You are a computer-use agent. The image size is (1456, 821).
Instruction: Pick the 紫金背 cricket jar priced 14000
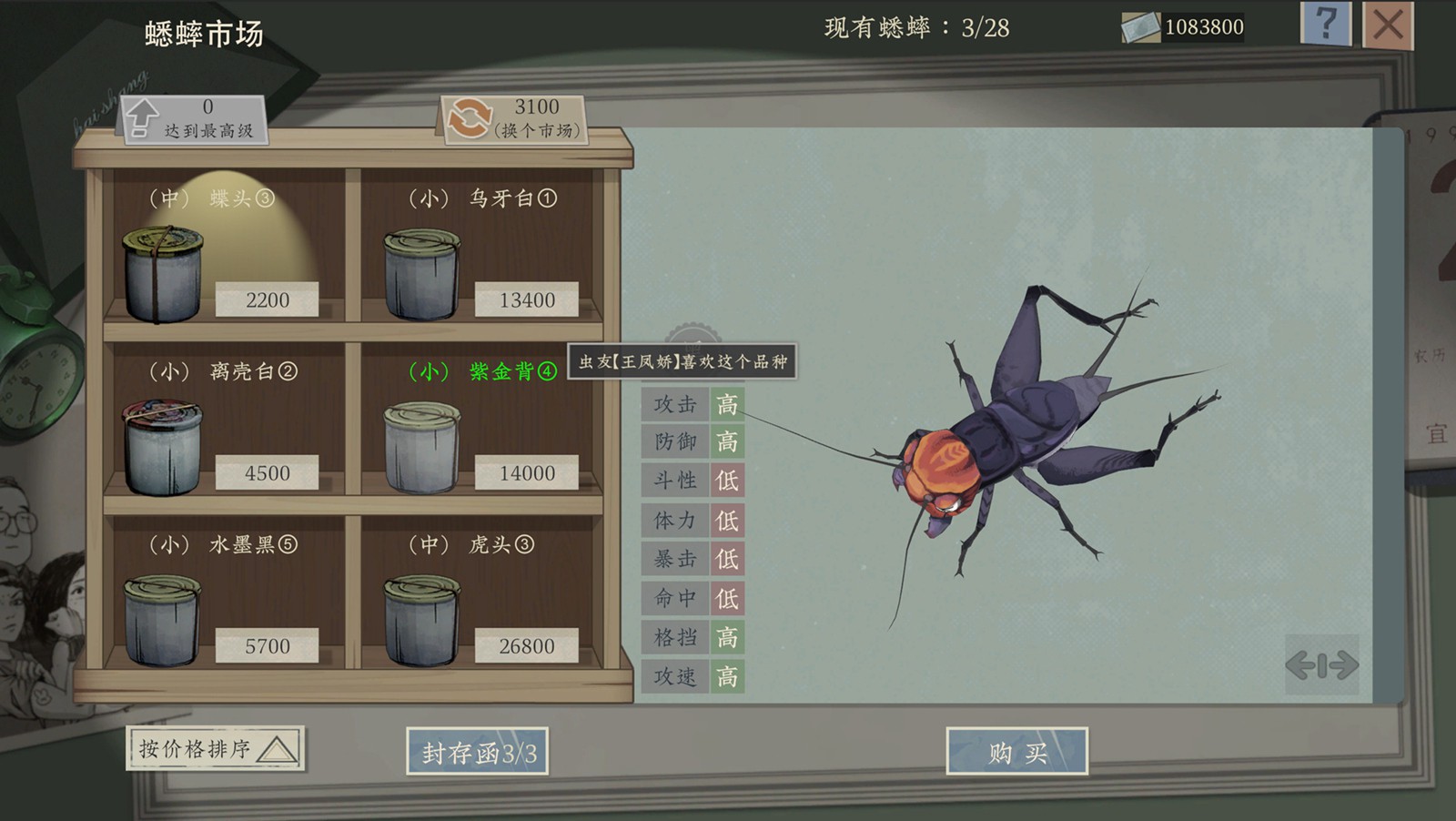(422, 447)
